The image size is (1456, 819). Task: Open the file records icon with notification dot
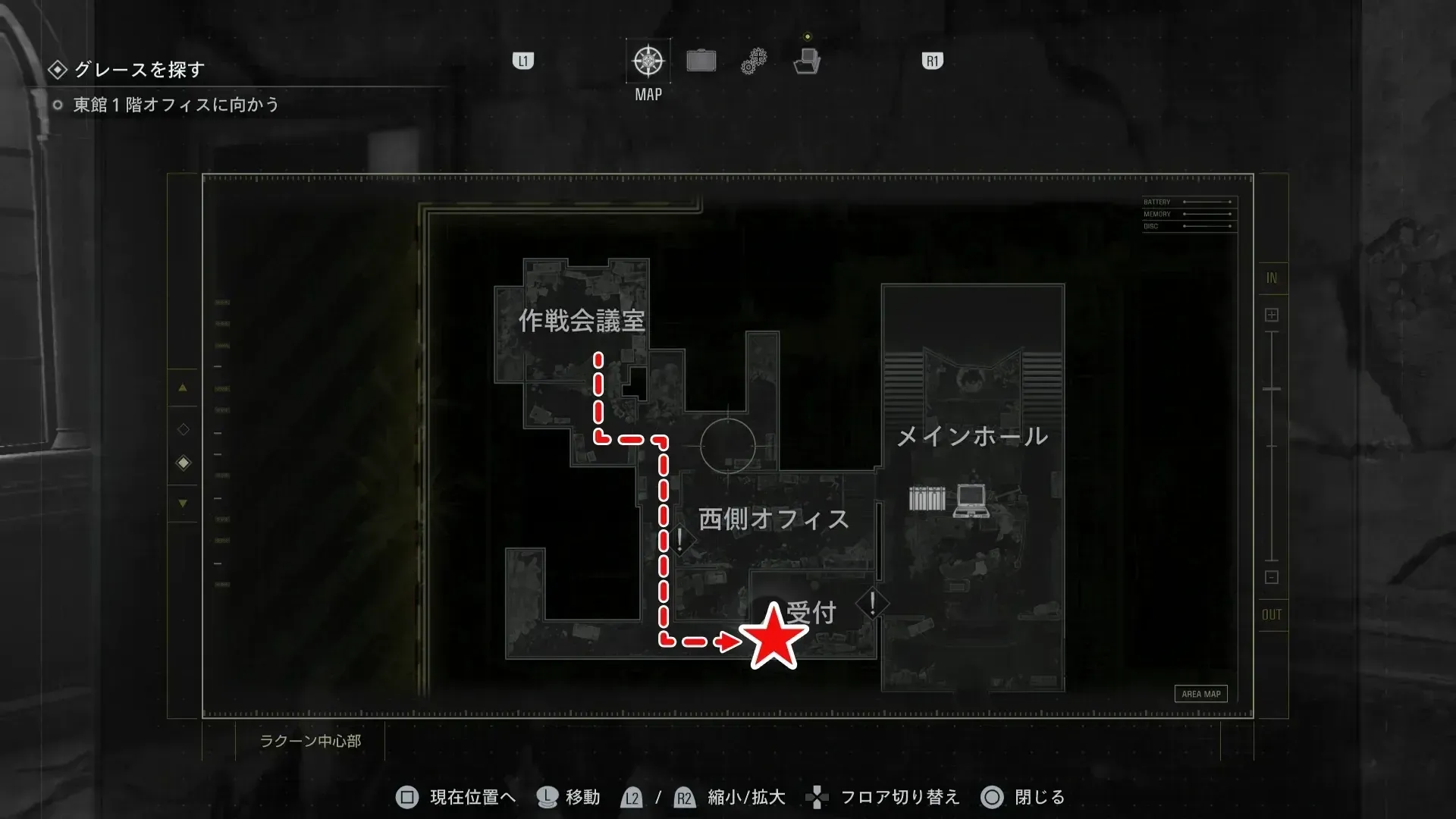pyautogui.click(x=808, y=61)
